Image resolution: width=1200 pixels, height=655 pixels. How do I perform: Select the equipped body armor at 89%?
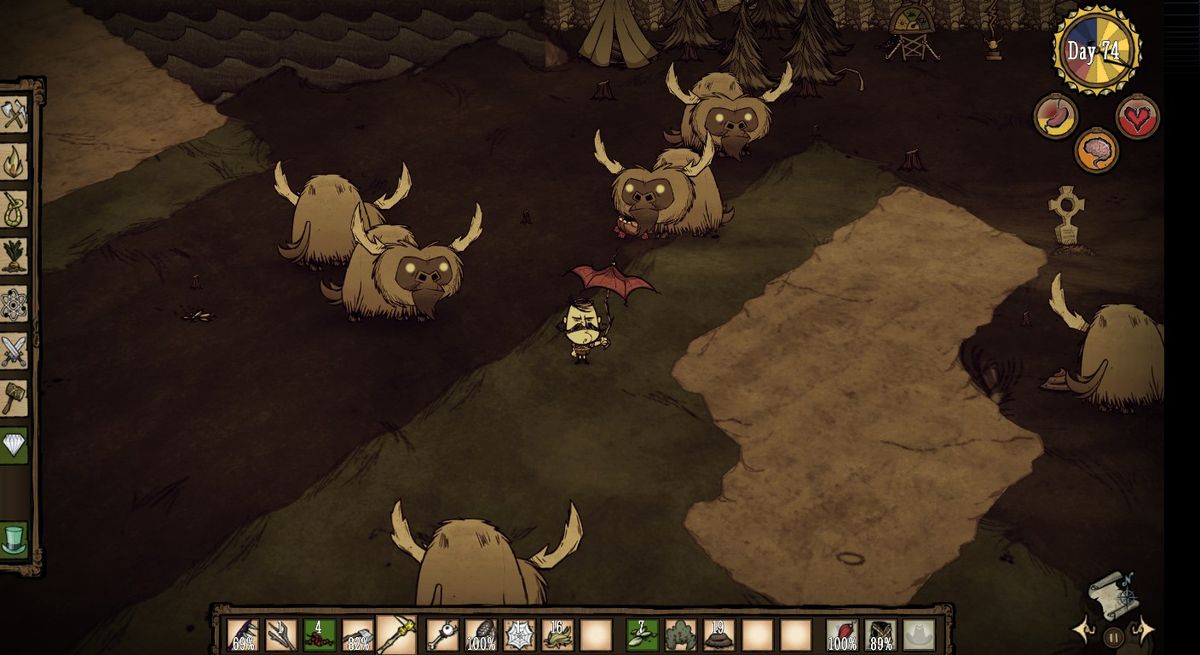[x=881, y=634]
